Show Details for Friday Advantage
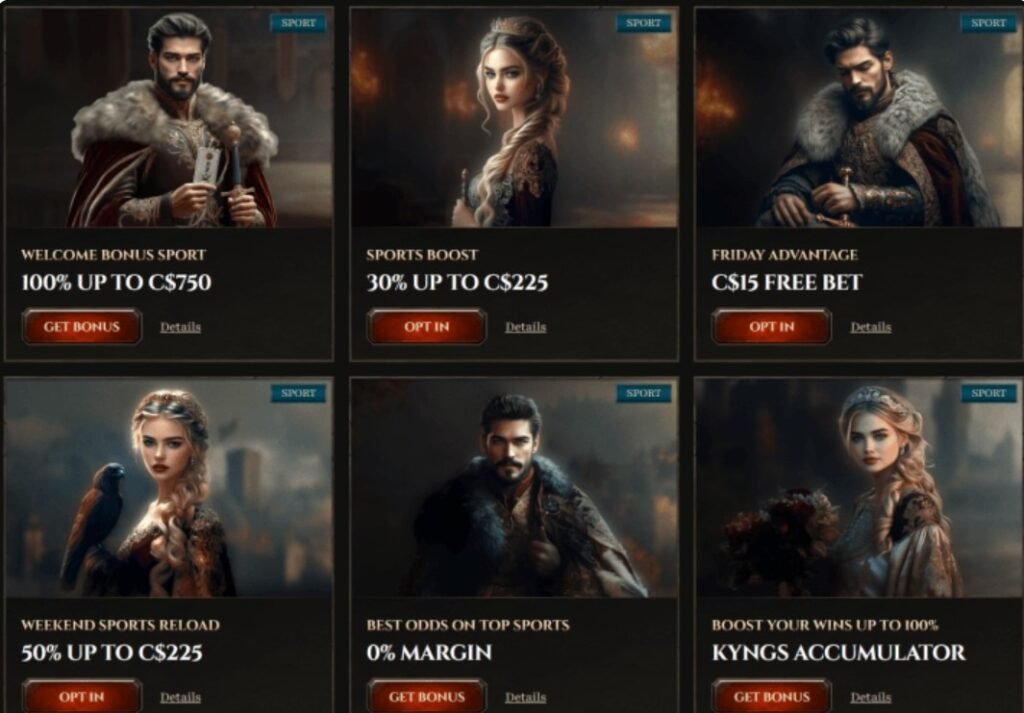 point(870,327)
